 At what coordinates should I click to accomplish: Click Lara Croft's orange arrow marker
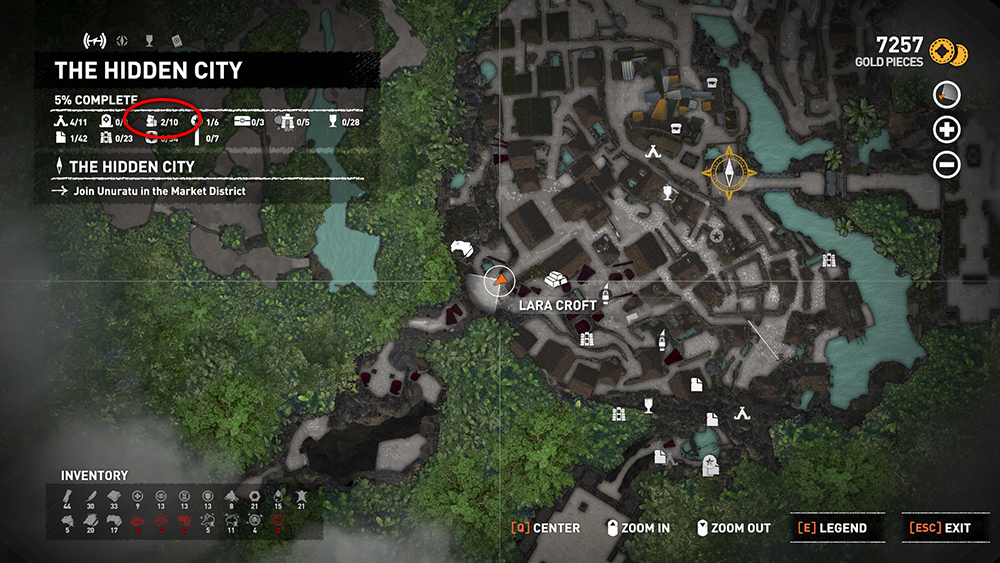497,282
